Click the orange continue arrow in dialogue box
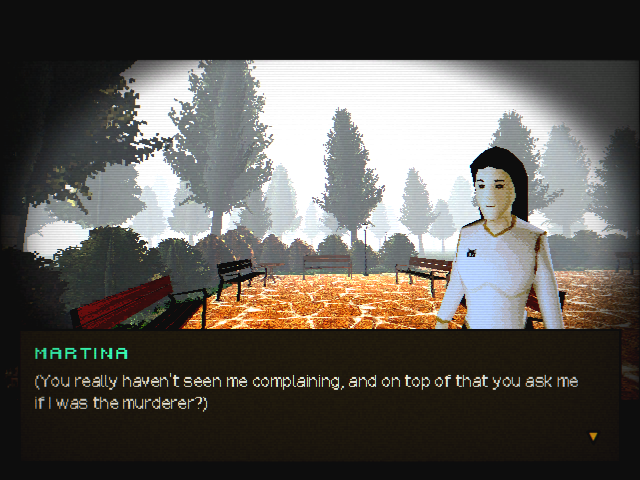Screen dimensions: 640x480 pos(593,436)
